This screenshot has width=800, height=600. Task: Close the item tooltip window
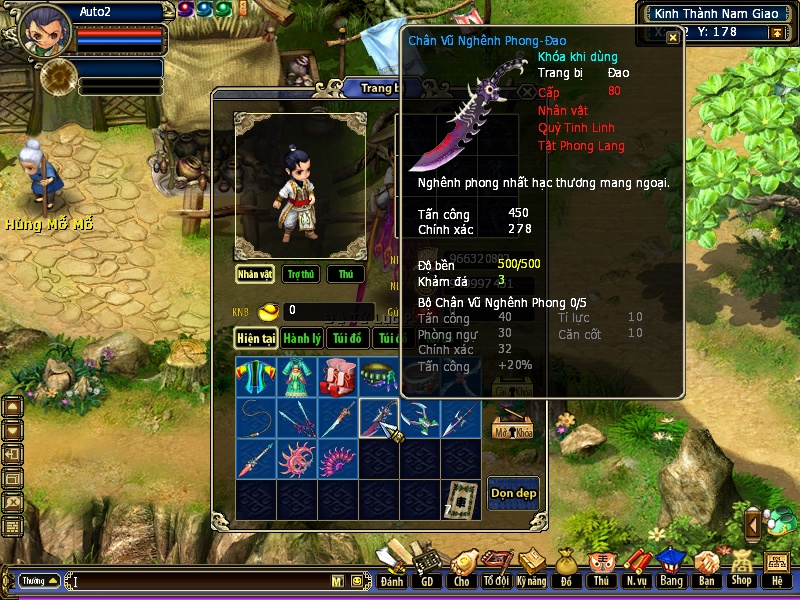tap(673, 37)
